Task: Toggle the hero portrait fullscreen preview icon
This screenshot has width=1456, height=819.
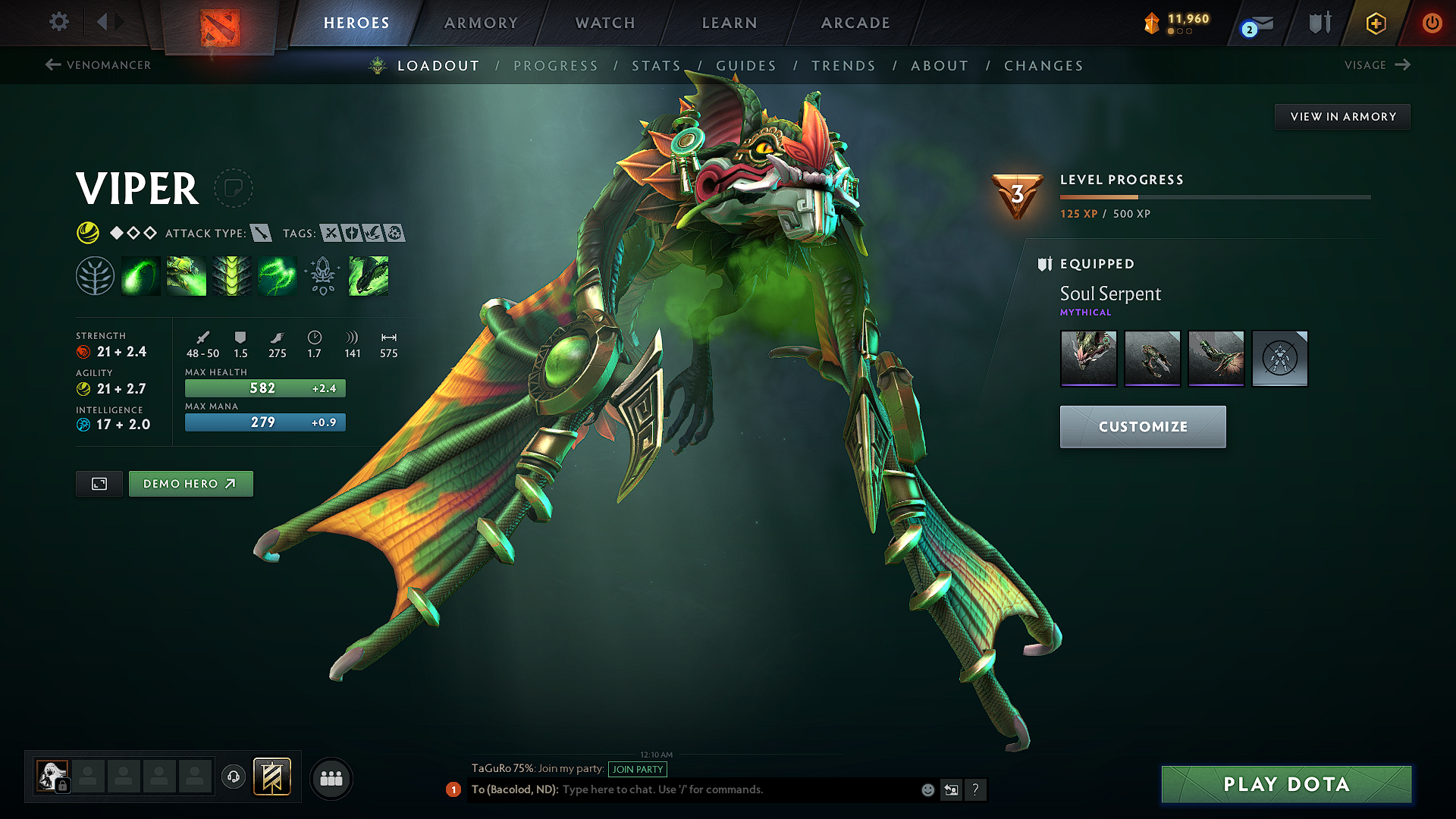Action: point(99,483)
